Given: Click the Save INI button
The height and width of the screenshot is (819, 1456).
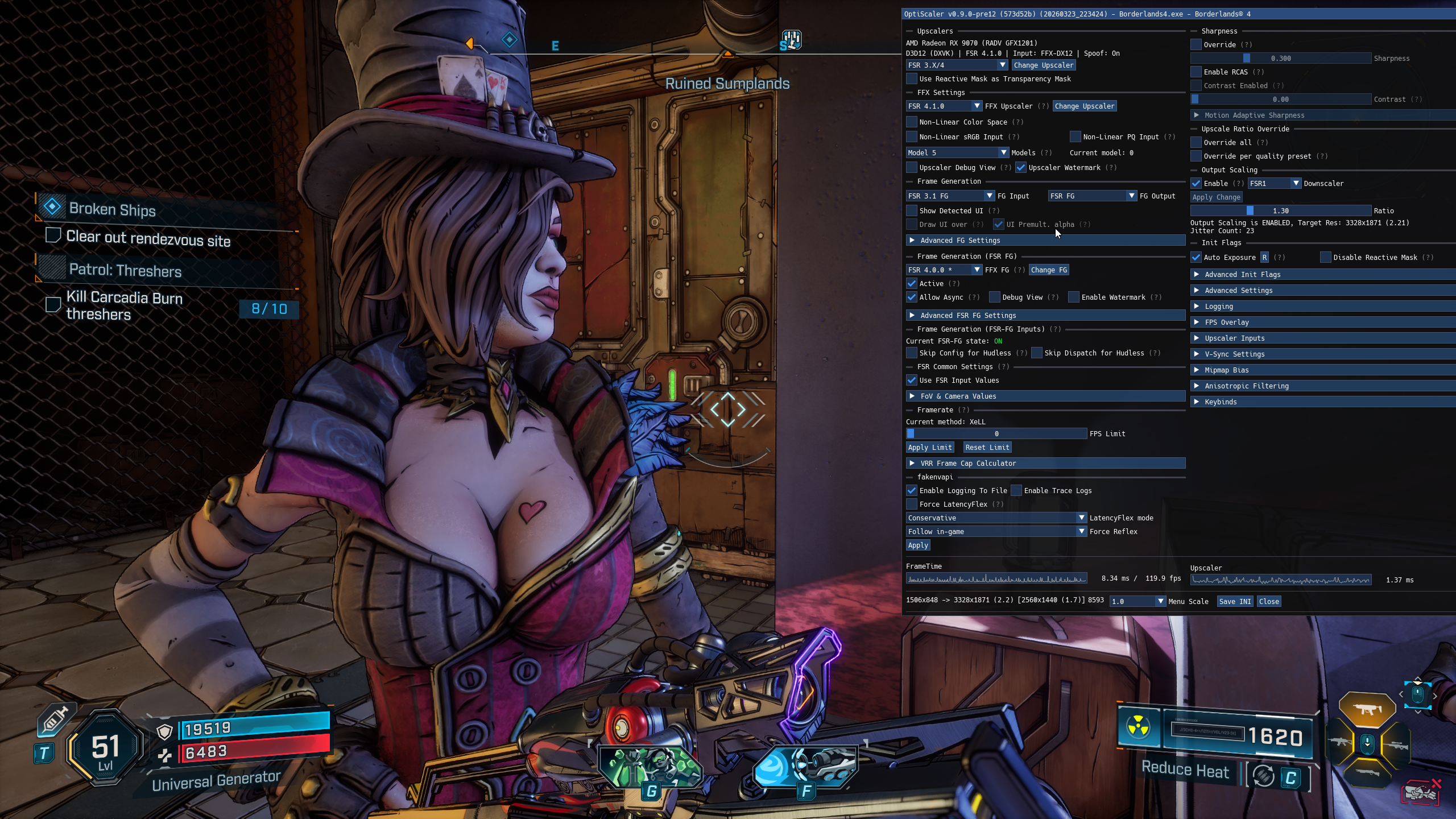Looking at the screenshot, I should [1235, 601].
